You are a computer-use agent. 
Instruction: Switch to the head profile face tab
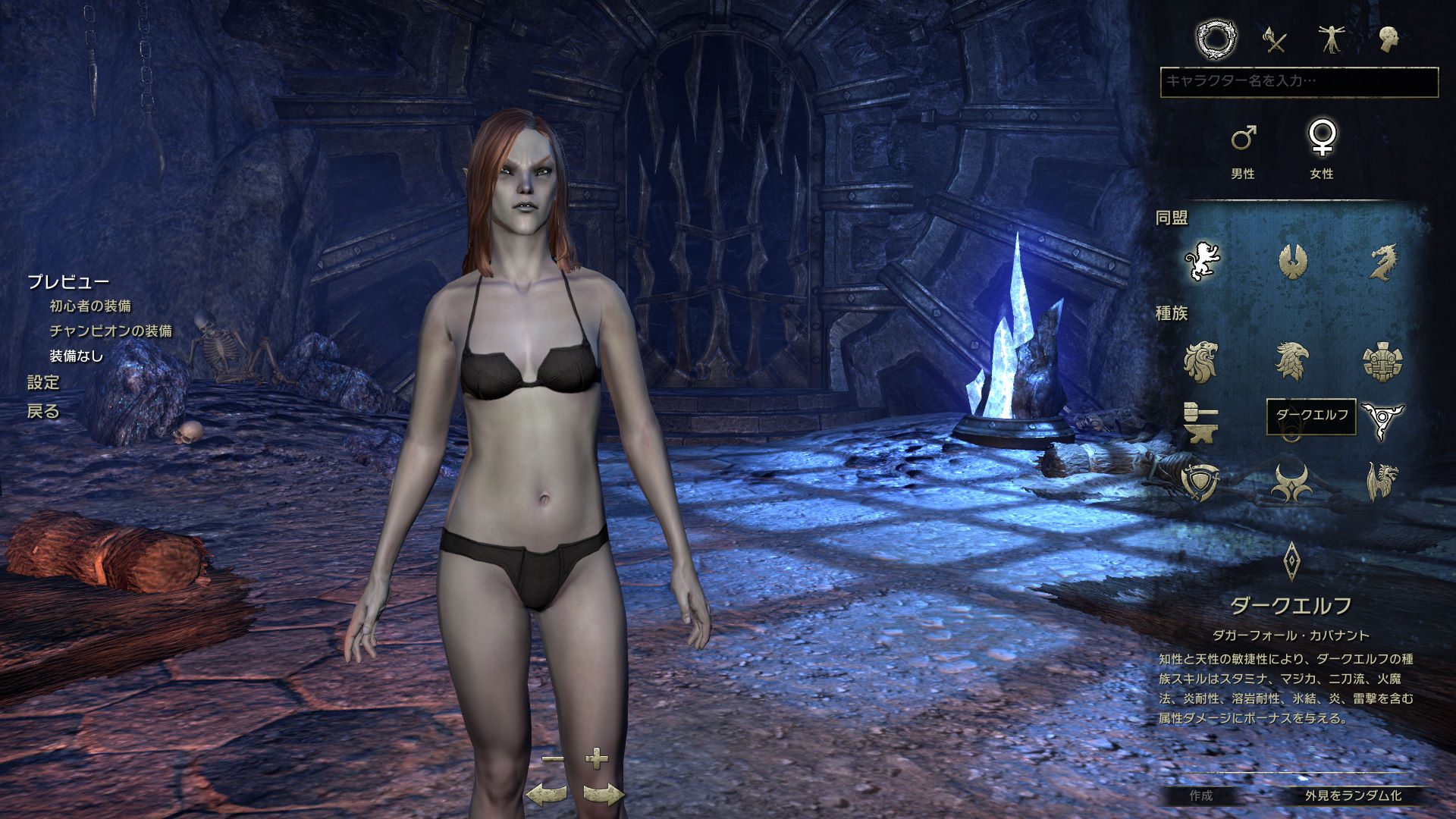[x=1389, y=39]
